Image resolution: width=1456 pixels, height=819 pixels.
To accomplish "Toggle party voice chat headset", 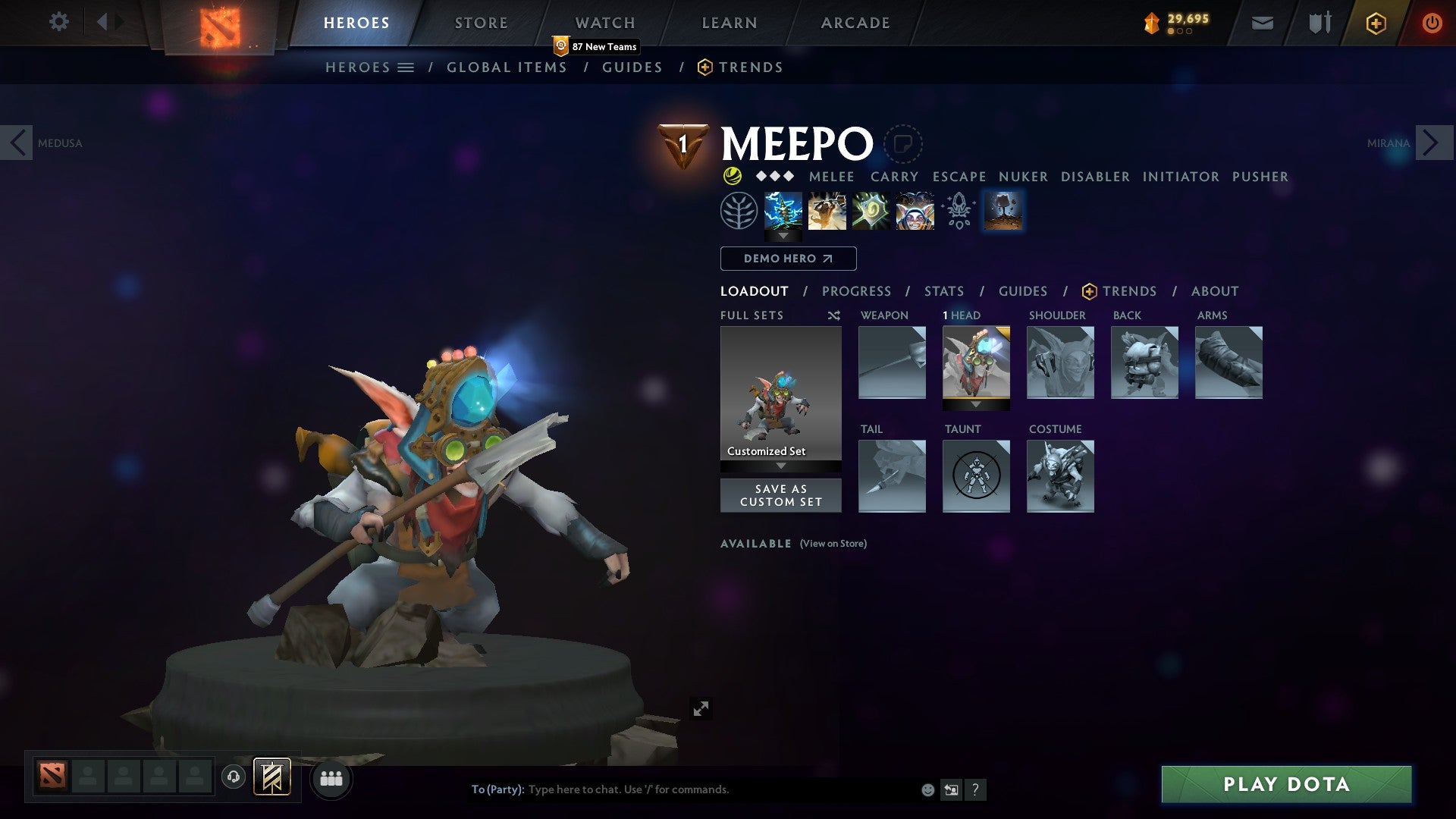I will (233, 778).
